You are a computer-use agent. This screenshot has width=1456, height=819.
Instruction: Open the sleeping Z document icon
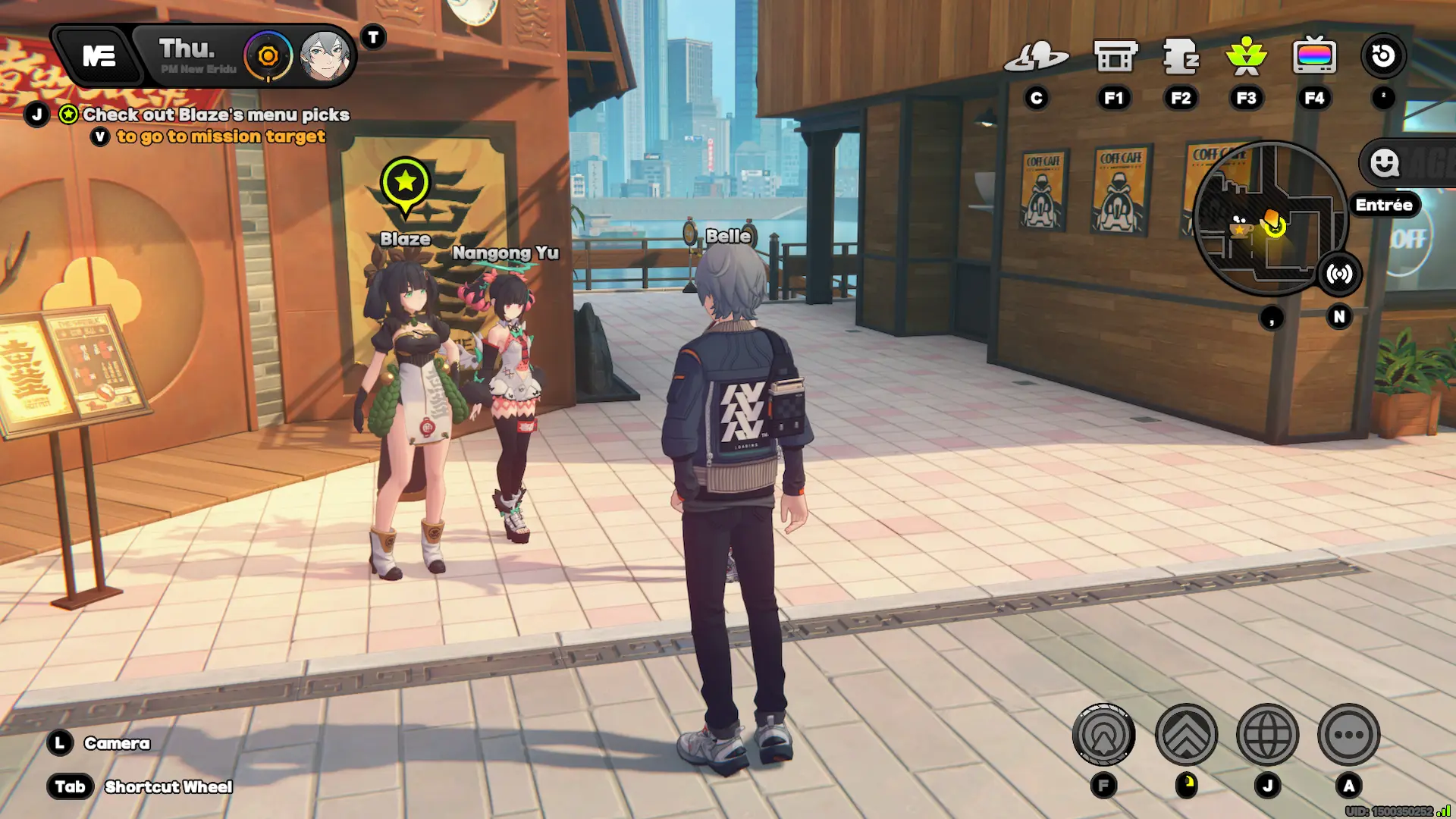click(1181, 57)
